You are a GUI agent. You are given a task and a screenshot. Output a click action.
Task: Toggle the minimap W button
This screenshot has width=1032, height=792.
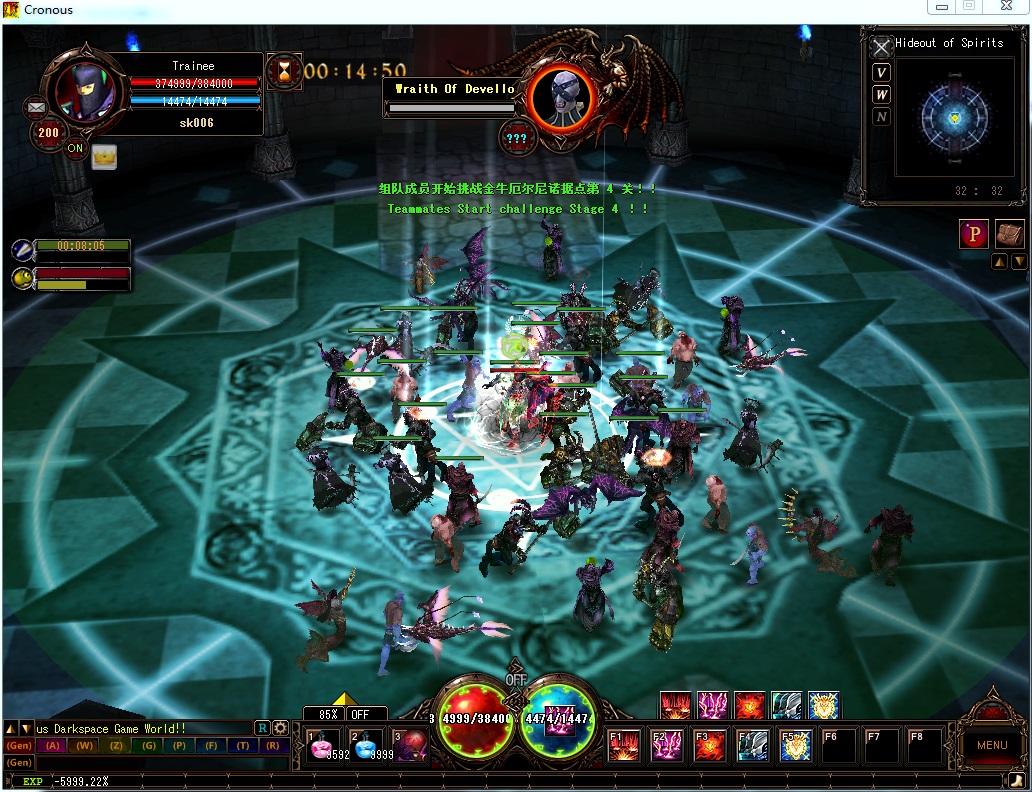(881, 95)
